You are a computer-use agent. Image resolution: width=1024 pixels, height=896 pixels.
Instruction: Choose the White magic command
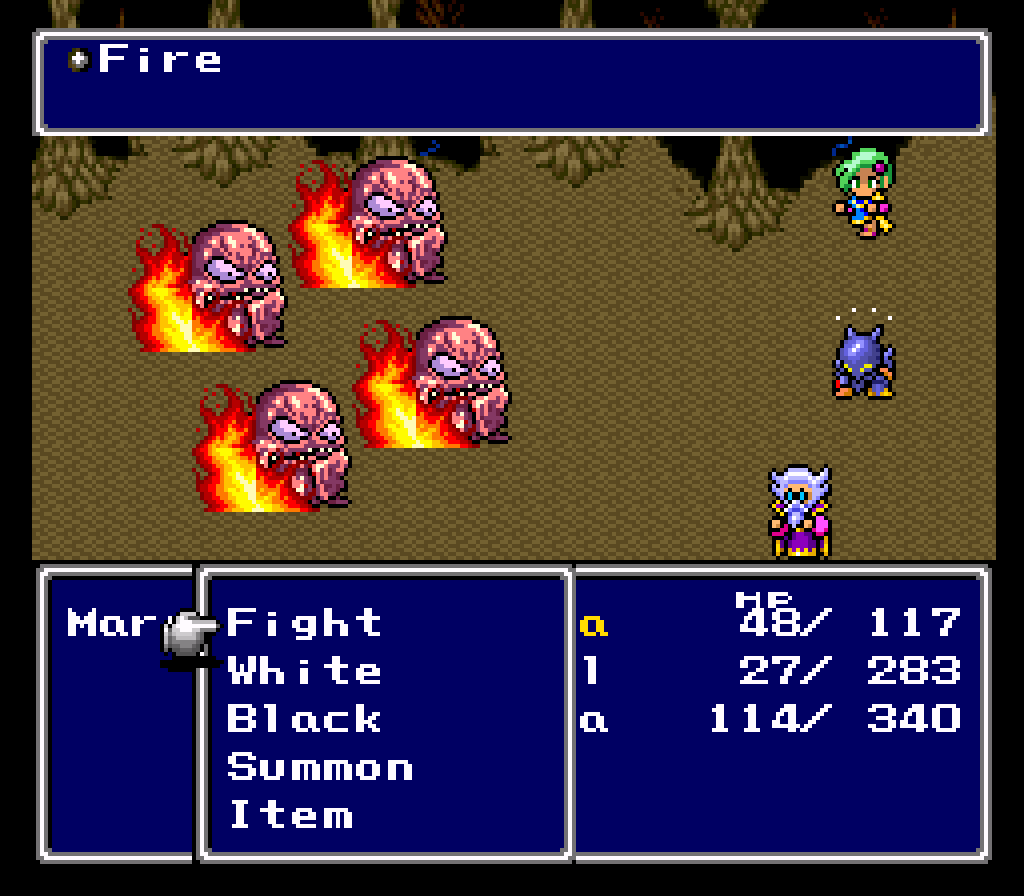304,671
